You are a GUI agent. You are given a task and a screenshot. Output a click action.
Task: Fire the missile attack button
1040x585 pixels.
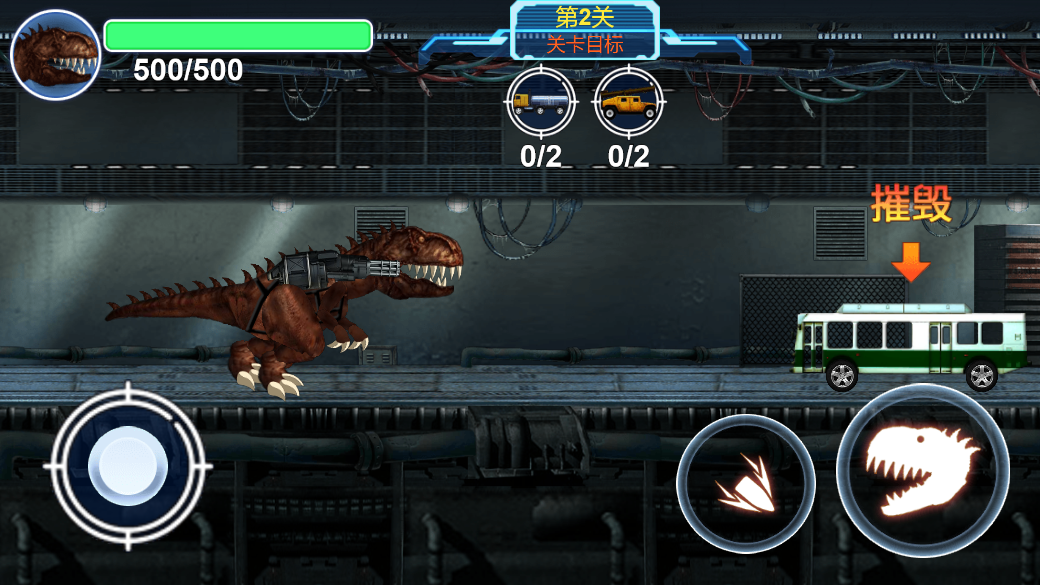pyautogui.click(x=745, y=485)
